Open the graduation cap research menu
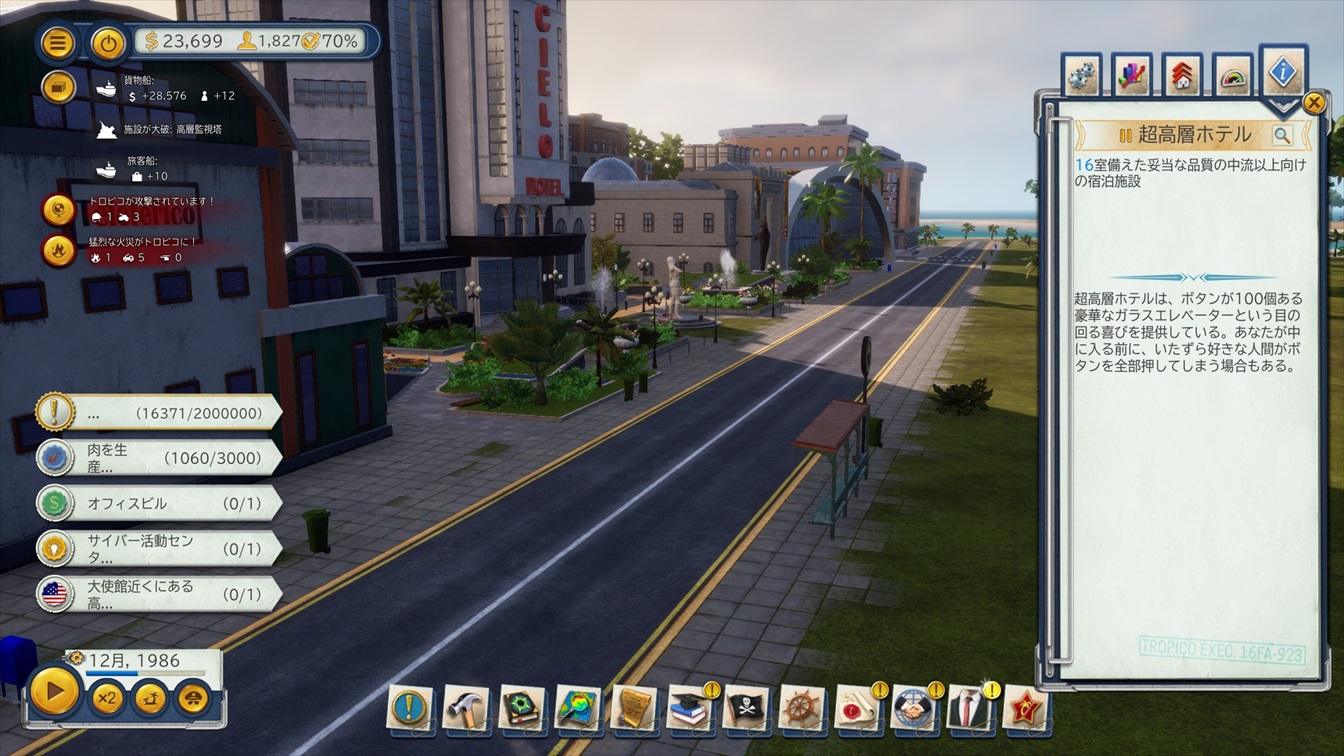Image resolution: width=1344 pixels, height=756 pixels. click(x=689, y=708)
